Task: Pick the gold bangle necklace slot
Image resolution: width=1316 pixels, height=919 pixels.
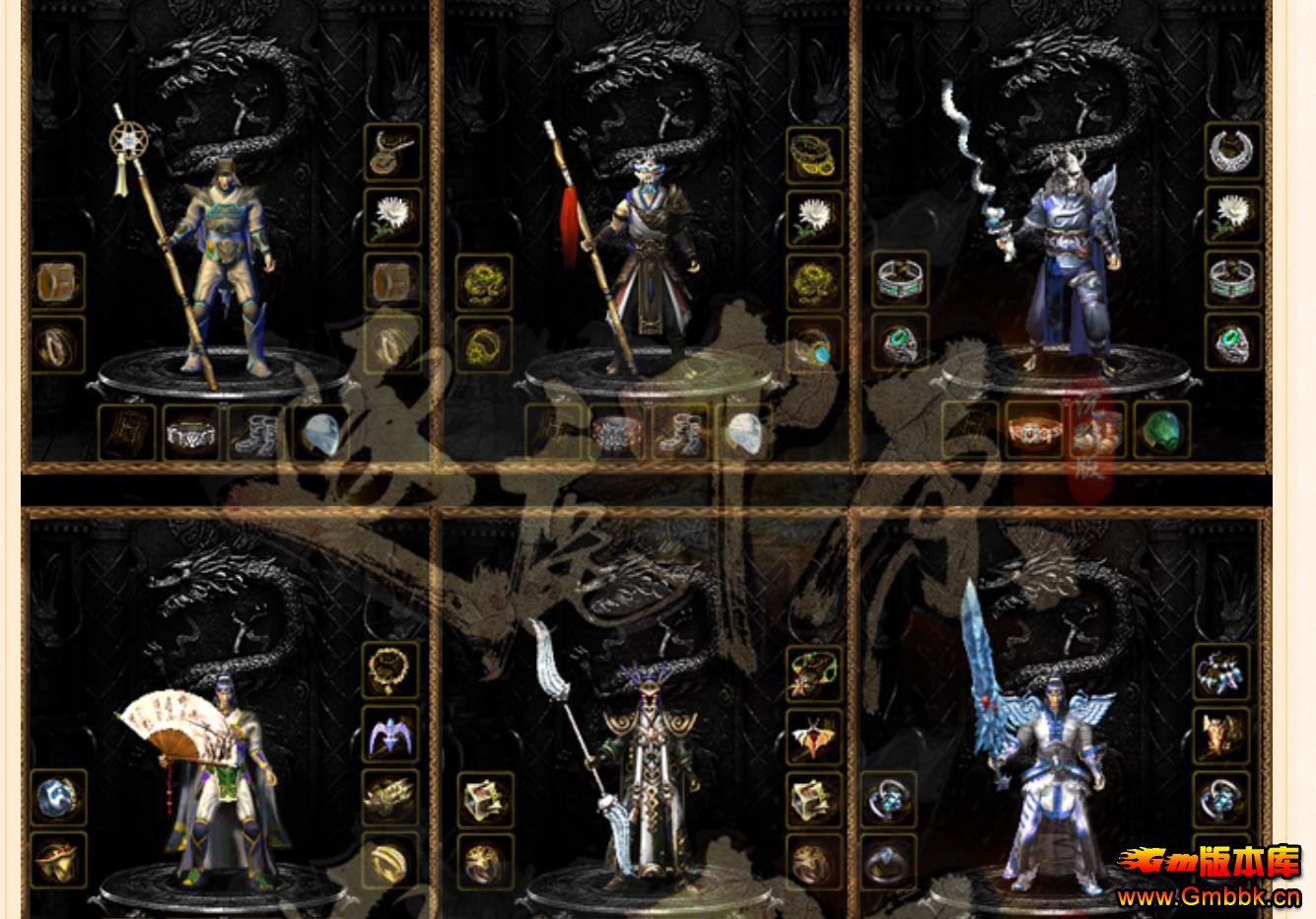Action: tap(814, 155)
